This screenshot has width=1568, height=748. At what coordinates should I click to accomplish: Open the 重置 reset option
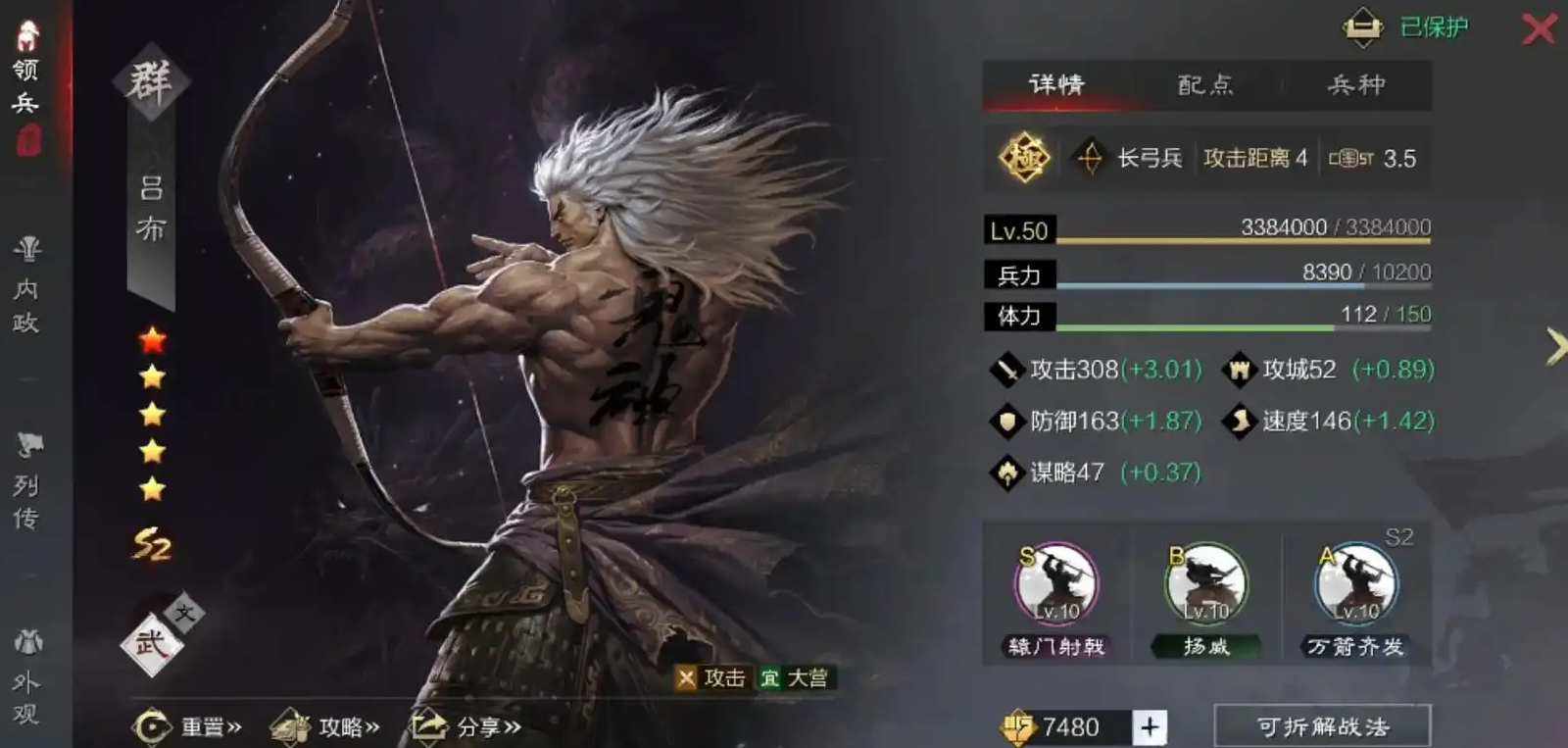coord(187,726)
